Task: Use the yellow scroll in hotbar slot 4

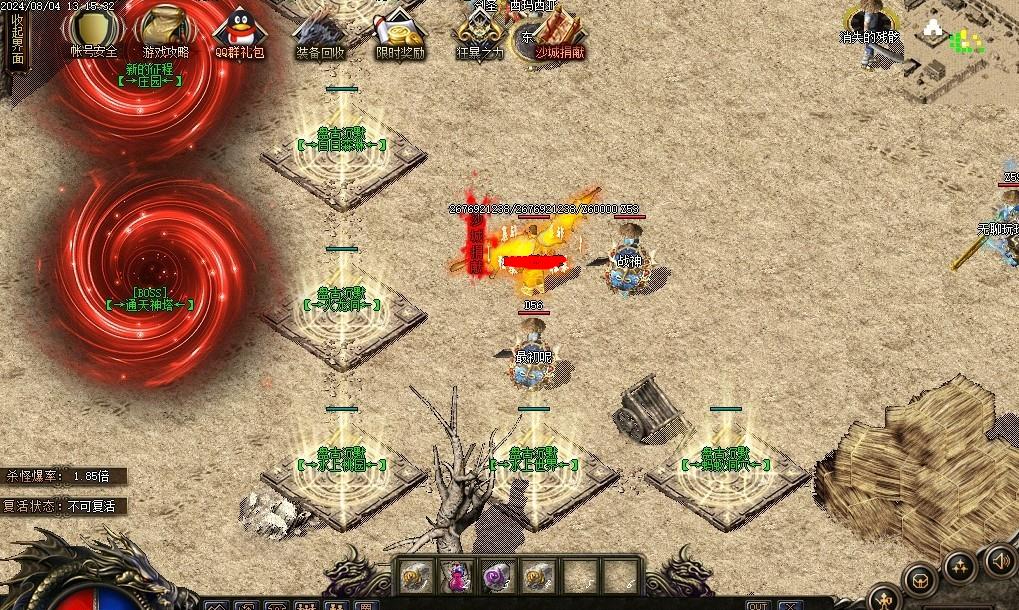Action: [x=538, y=575]
